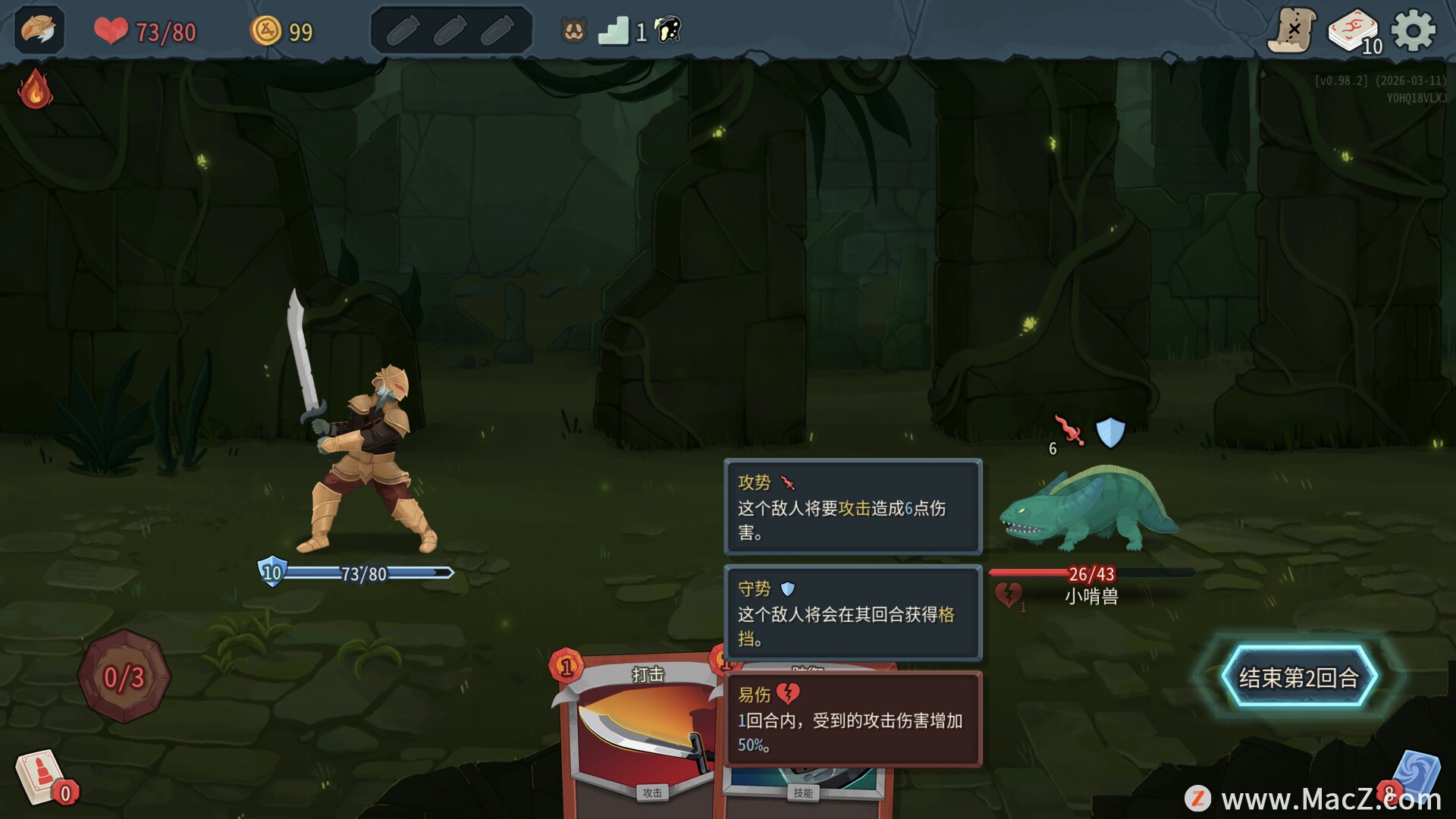Click the ascension face icon in top bar
Viewport: 1456px width, 819px height.
point(574,31)
